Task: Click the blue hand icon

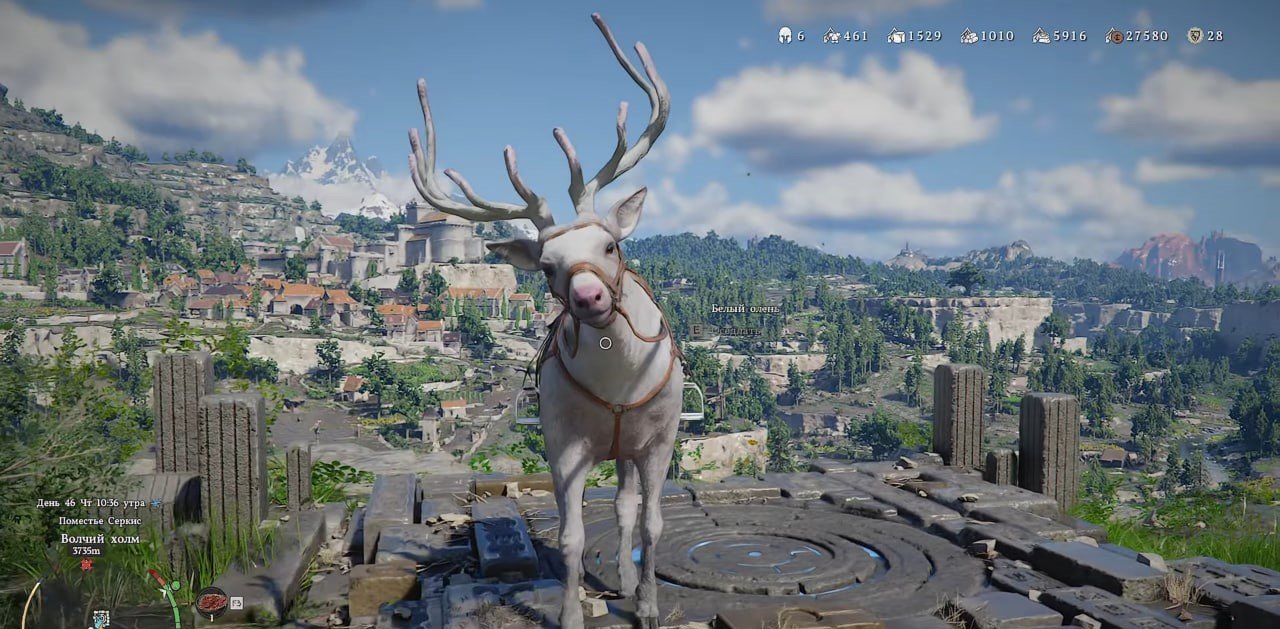Action: click(101, 619)
